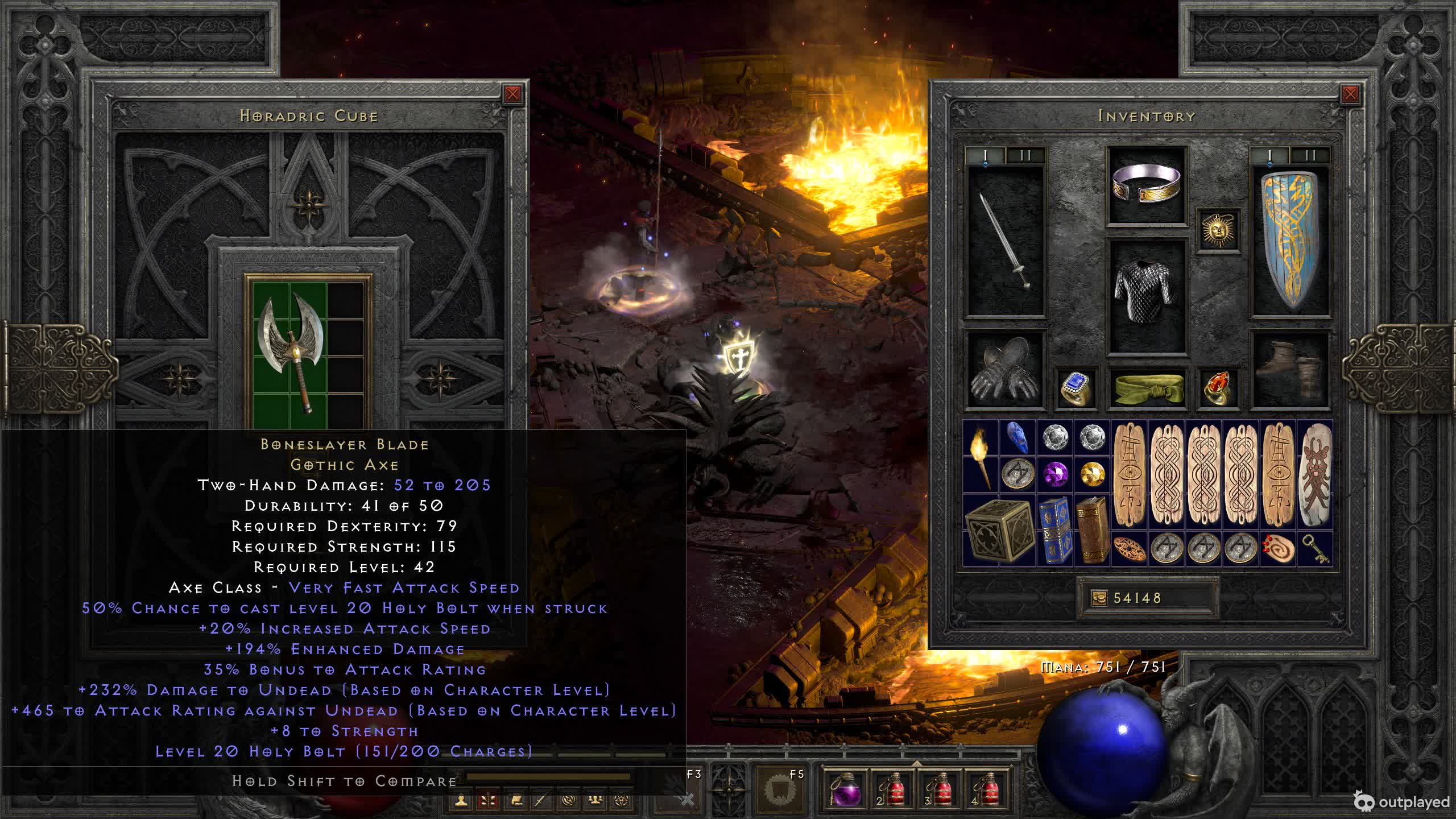Select the white painted face charm
The width and height of the screenshot is (1456, 819).
tap(1315, 474)
